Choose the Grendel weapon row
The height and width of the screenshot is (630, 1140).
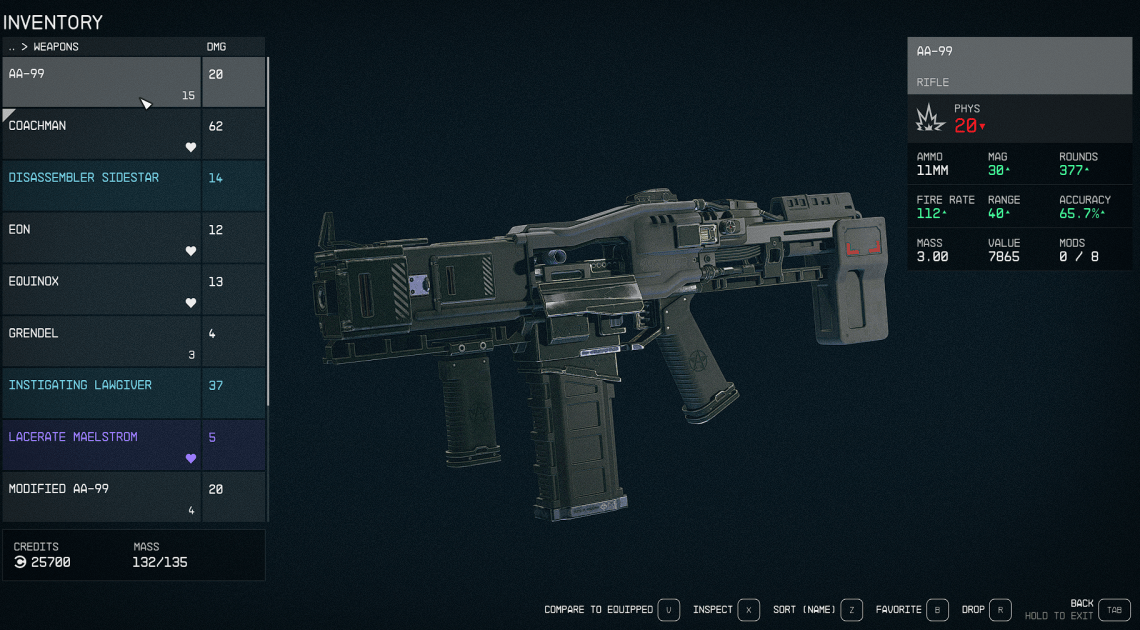coord(100,342)
